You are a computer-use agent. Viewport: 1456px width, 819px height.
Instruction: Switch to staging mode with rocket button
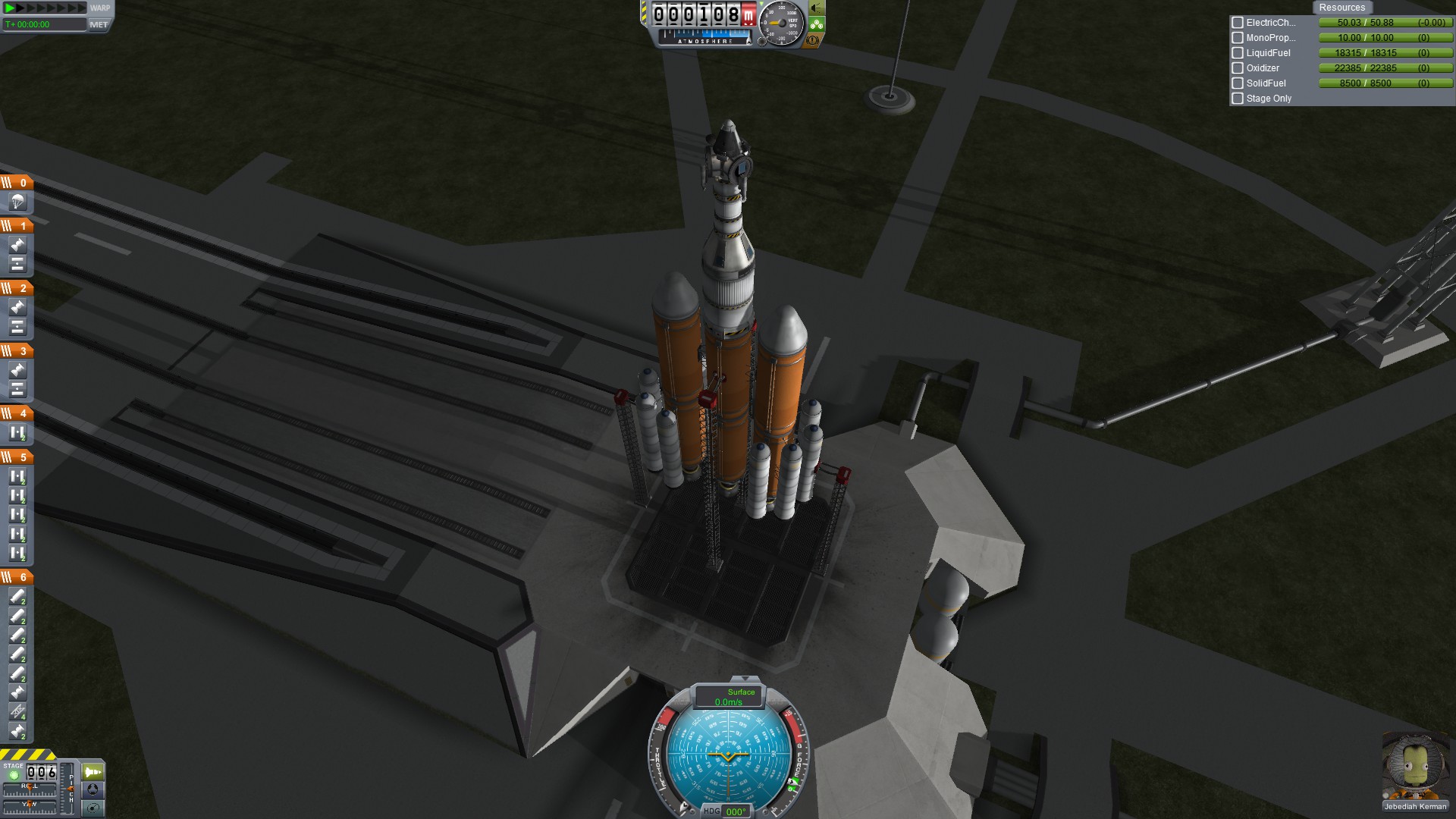pyautogui.click(x=93, y=772)
